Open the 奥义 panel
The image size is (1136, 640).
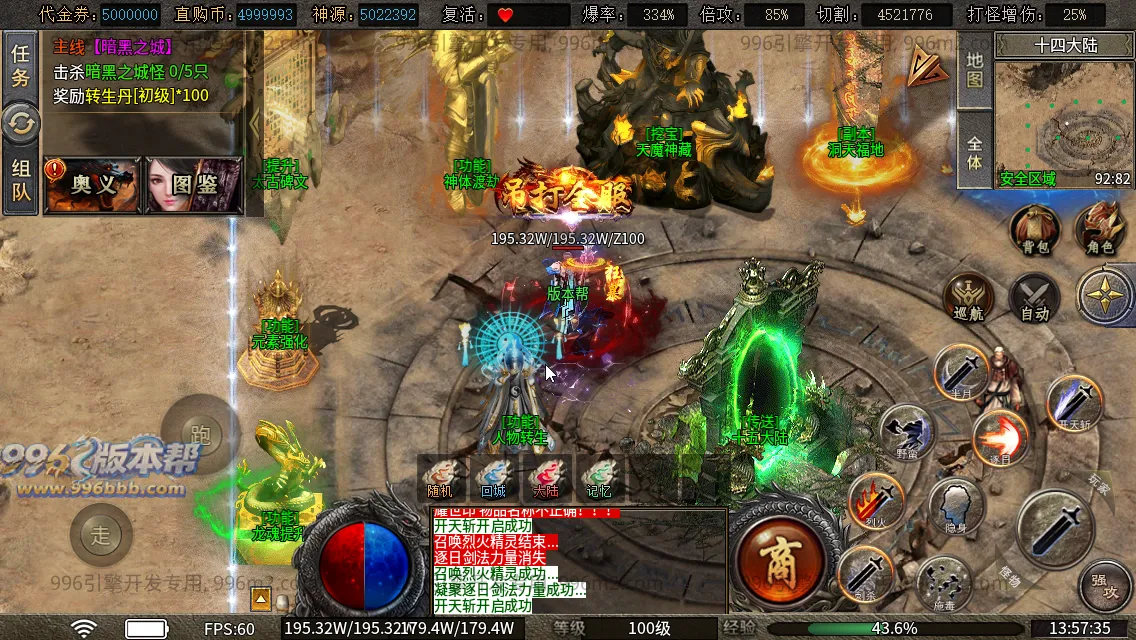tap(93, 185)
